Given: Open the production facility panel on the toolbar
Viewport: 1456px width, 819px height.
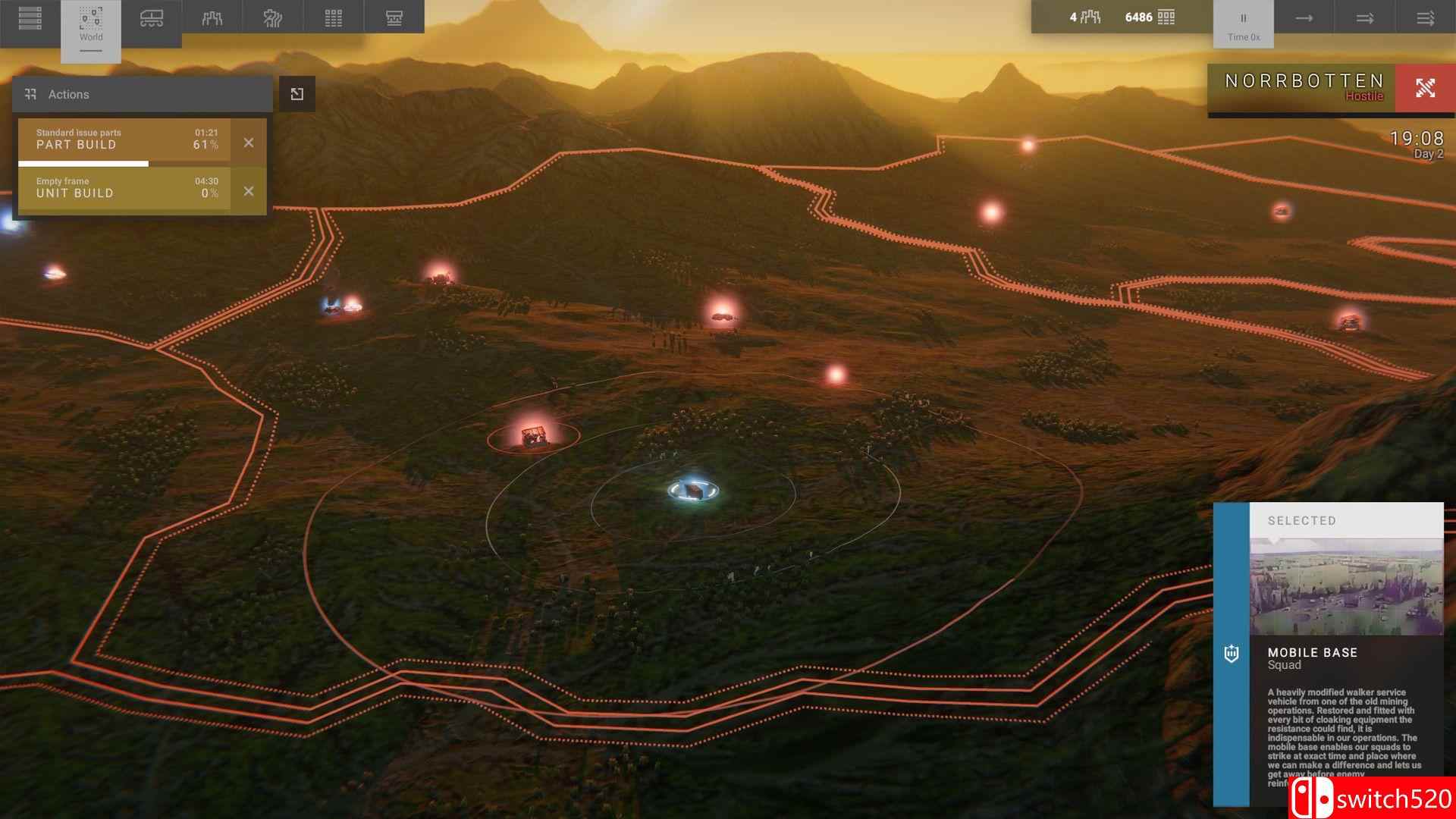Looking at the screenshot, I should 393,17.
